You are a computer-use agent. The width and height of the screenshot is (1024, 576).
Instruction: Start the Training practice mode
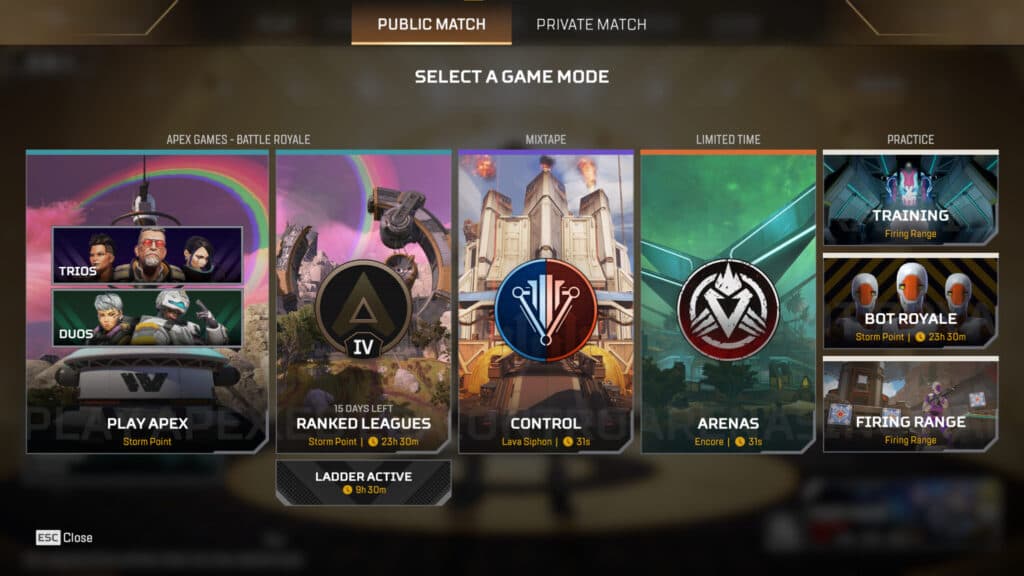(910, 198)
